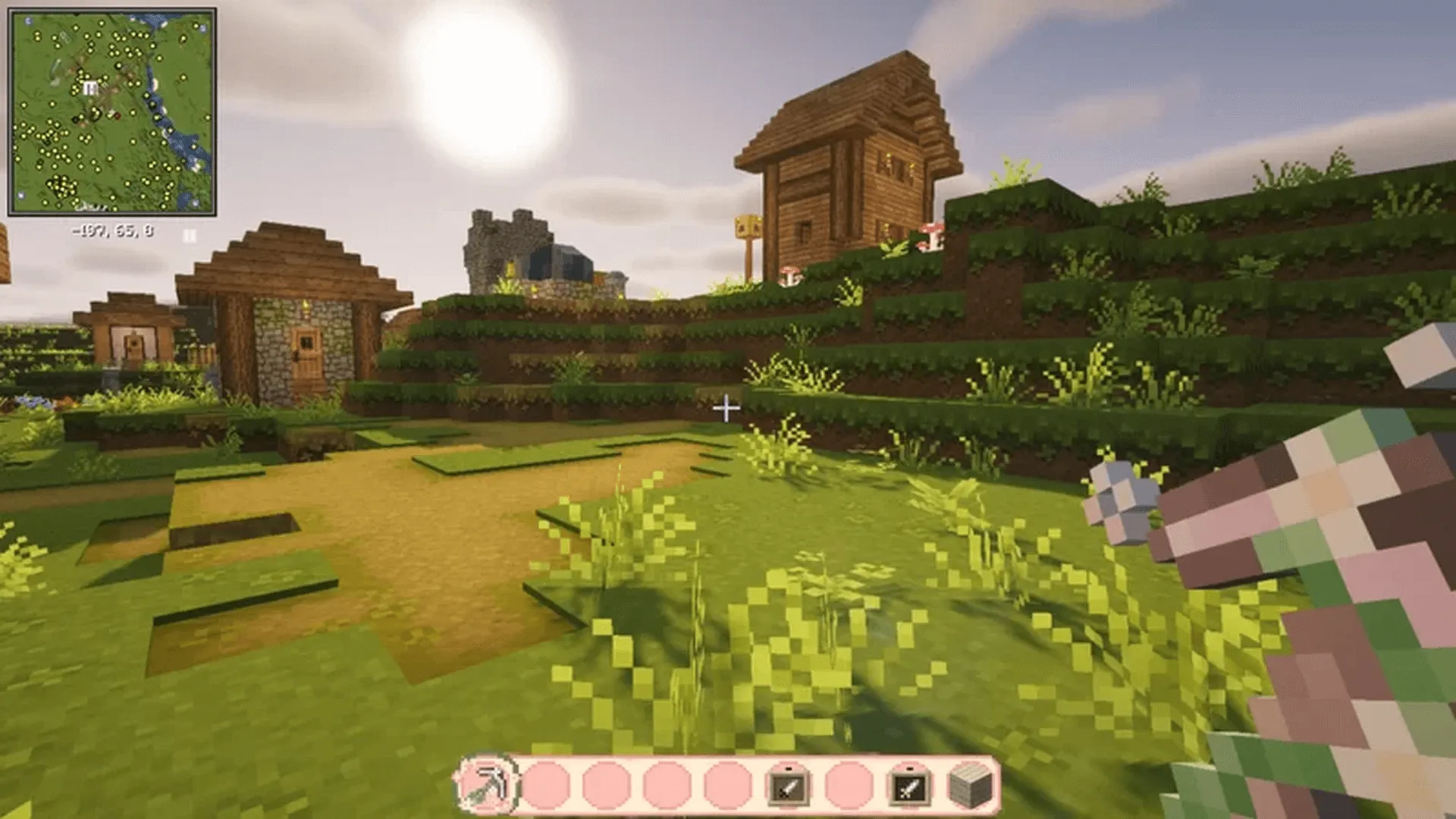Select the pickaxe hotbar slot

[x=486, y=784]
